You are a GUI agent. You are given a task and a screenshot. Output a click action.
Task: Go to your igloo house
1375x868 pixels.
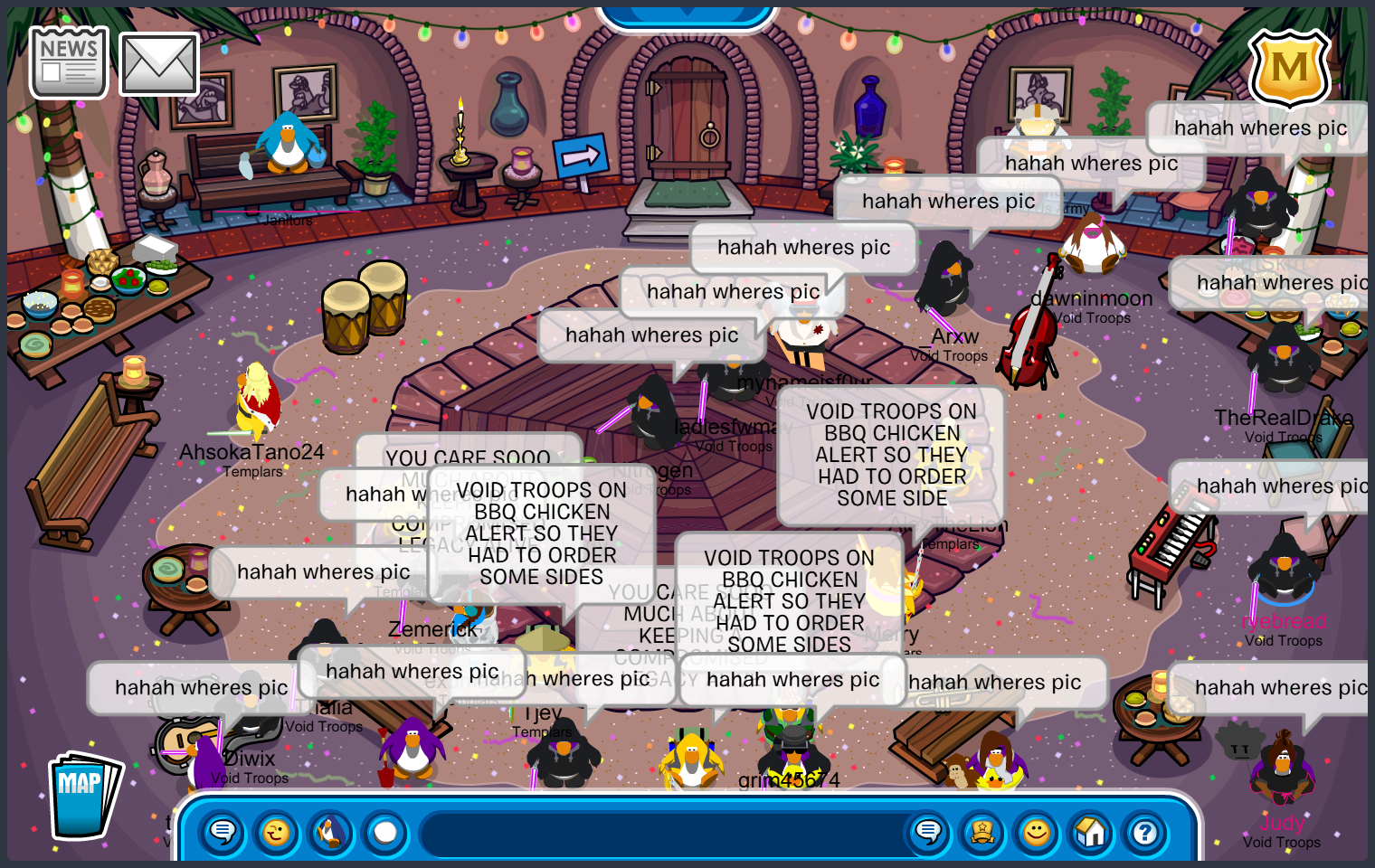click(x=1091, y=832)
